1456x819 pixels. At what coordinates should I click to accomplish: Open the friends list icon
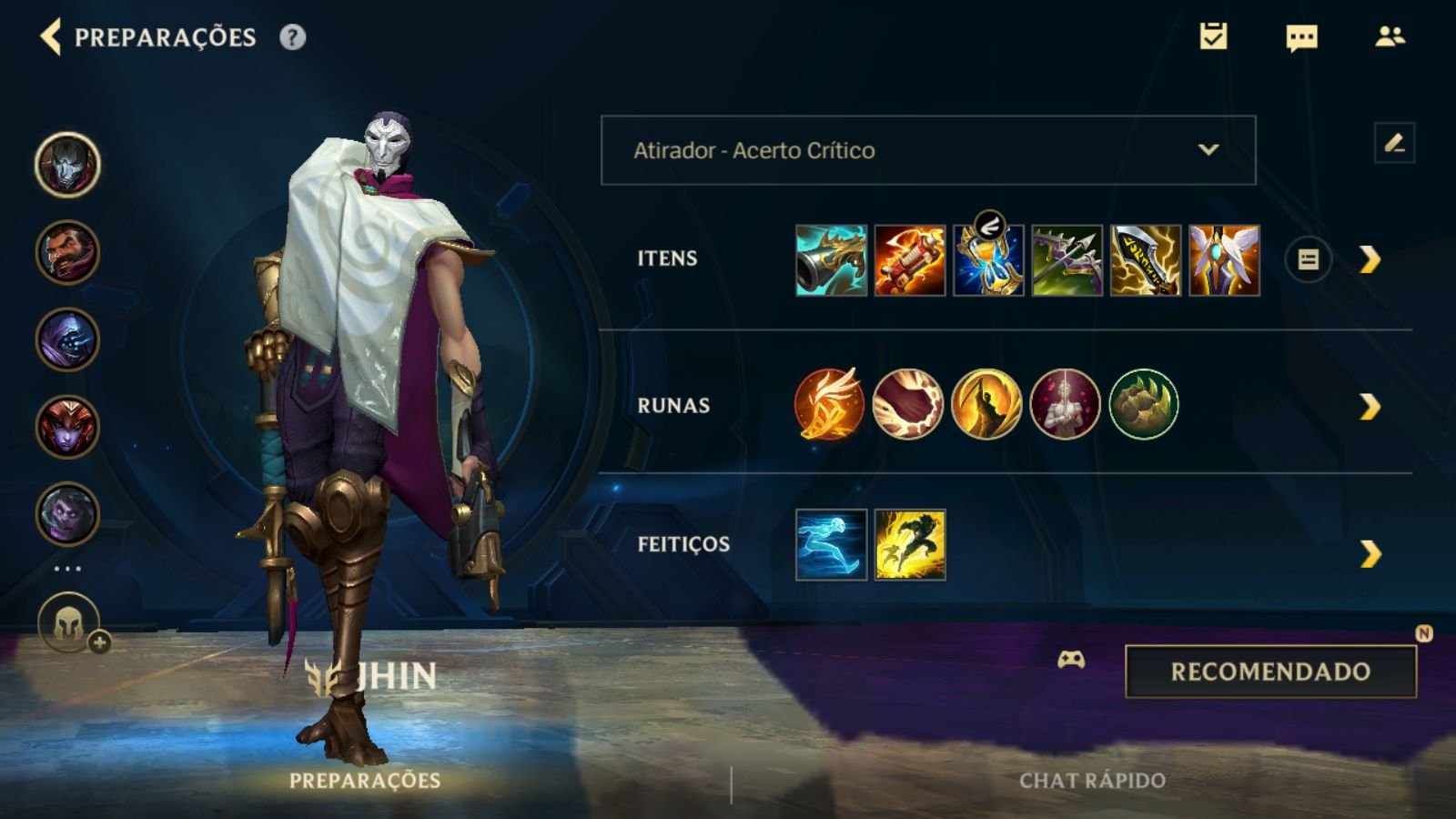coord(1390,36)
